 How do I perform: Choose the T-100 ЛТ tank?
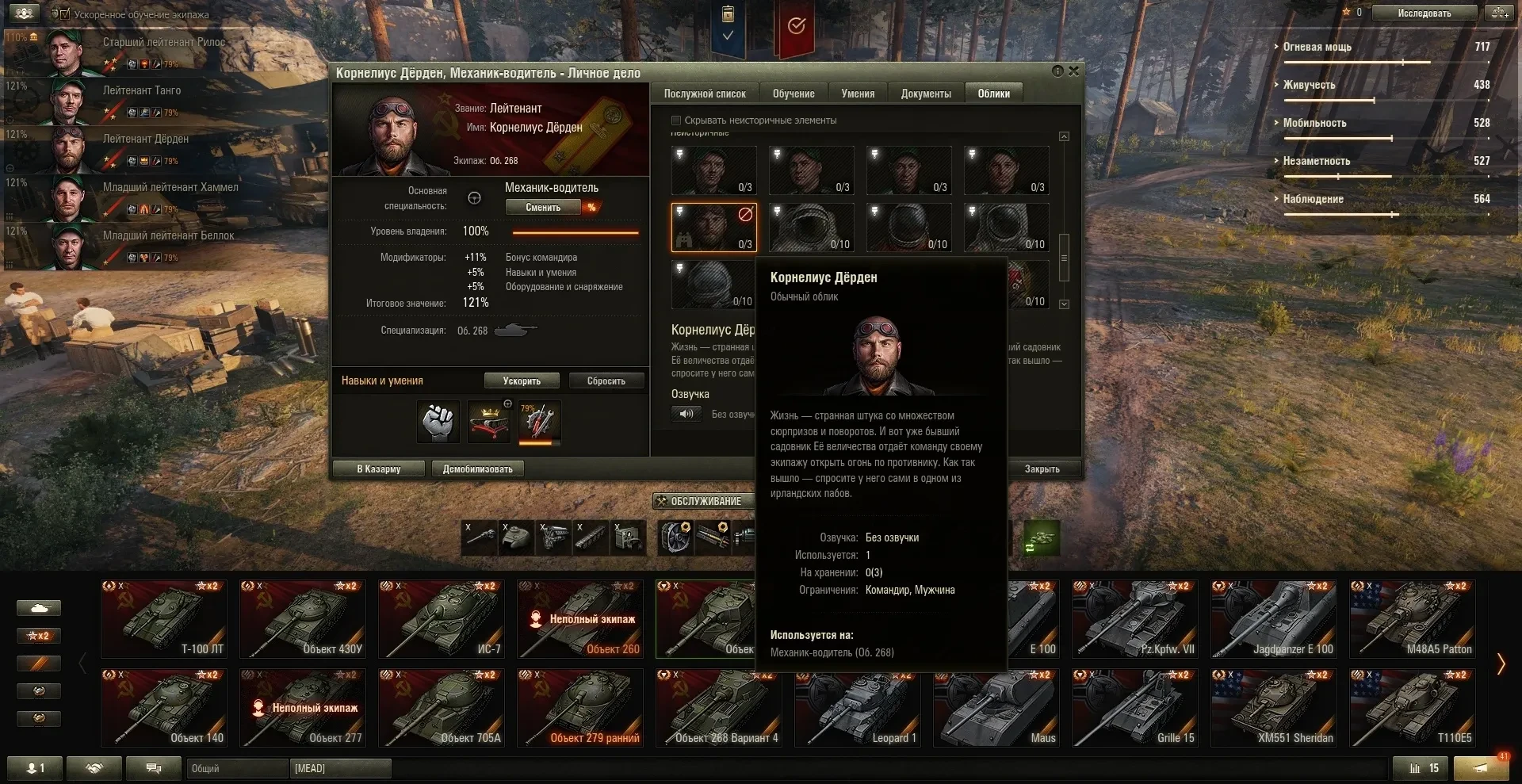[164, 619]
